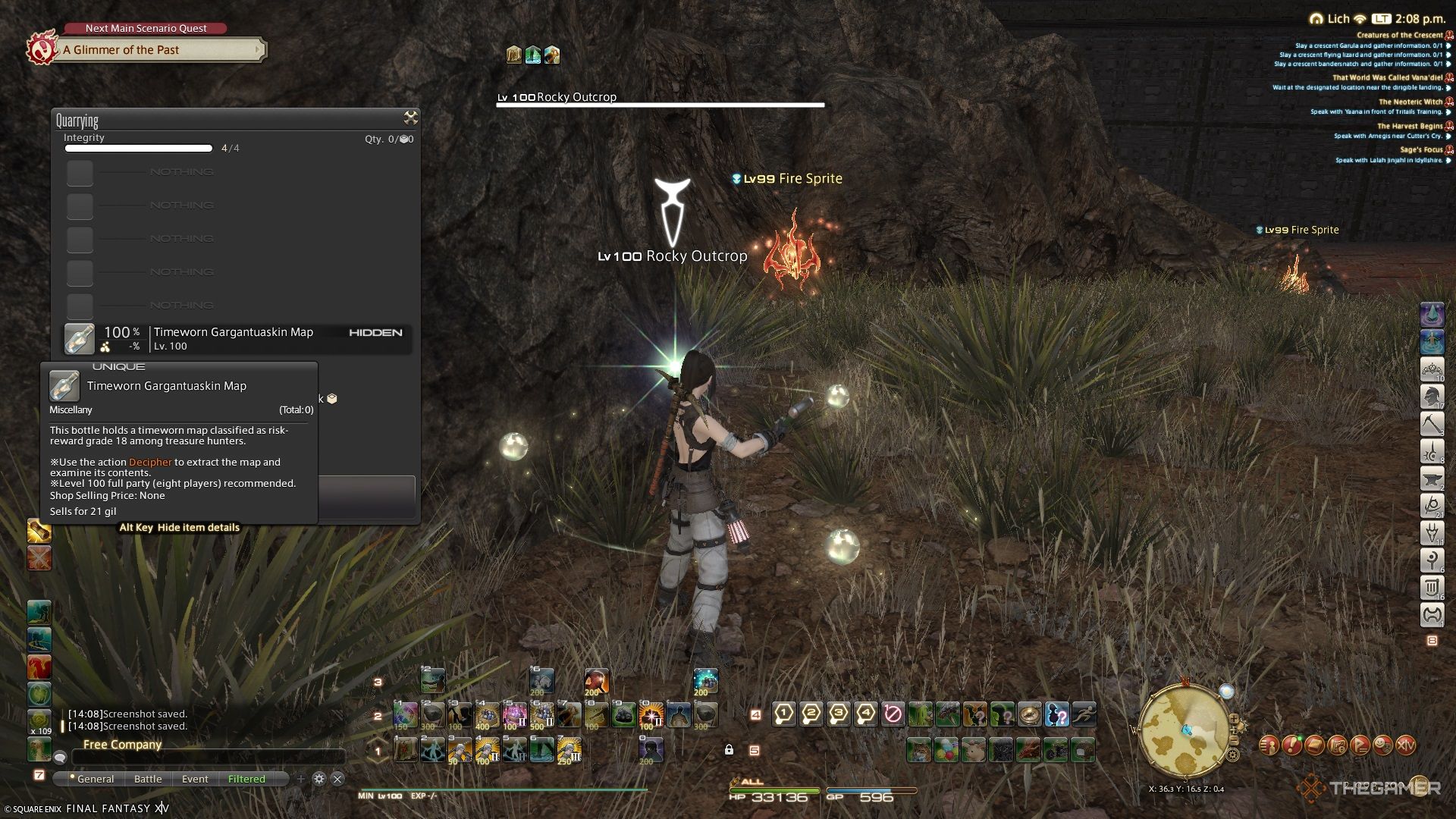Screen dimensions: 1456x819
Task: Open the red exclamation mark duty menu
Action: coord(1291,745)
